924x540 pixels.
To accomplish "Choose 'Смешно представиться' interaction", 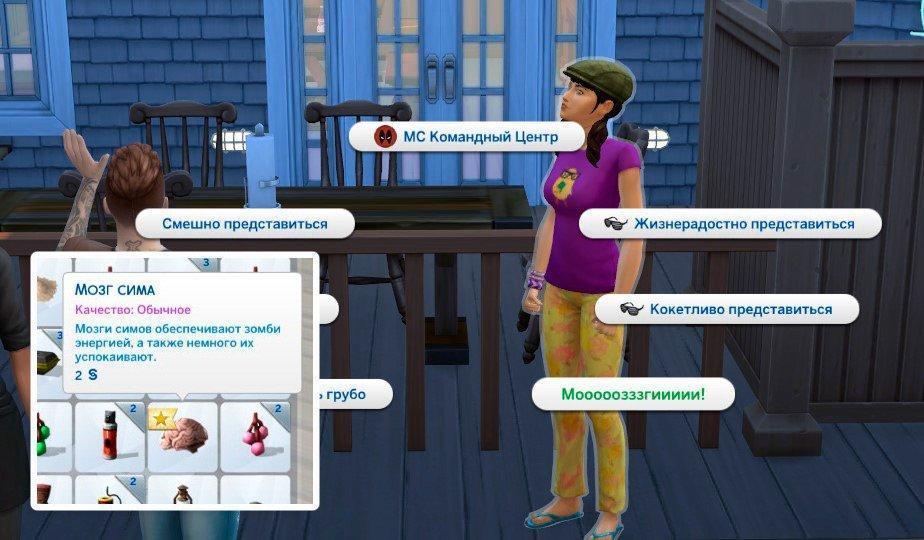I will pyautogui.click(x=244, y=224).
